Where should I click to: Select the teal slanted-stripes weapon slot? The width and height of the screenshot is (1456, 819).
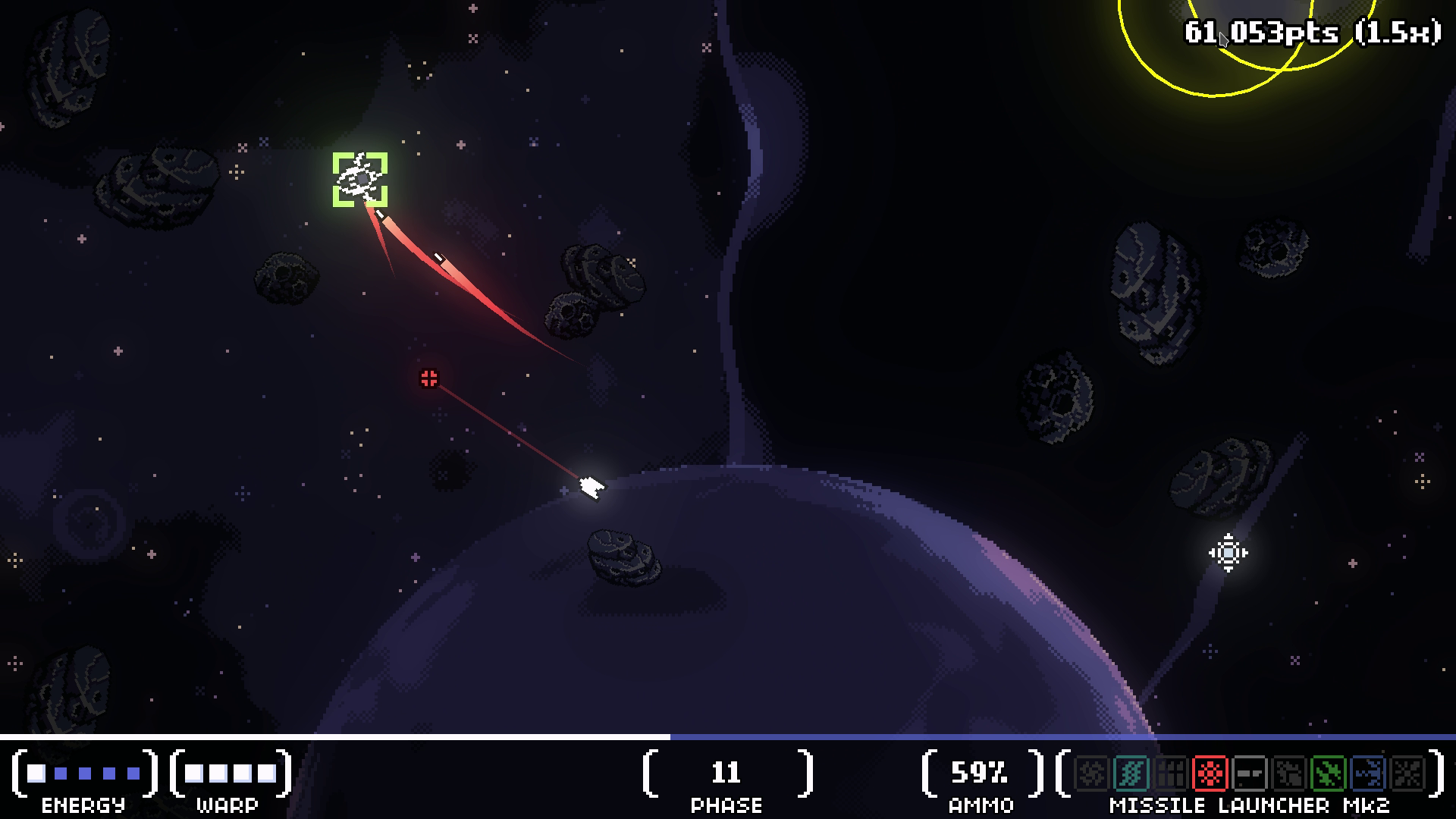(x=1131, y=773)
